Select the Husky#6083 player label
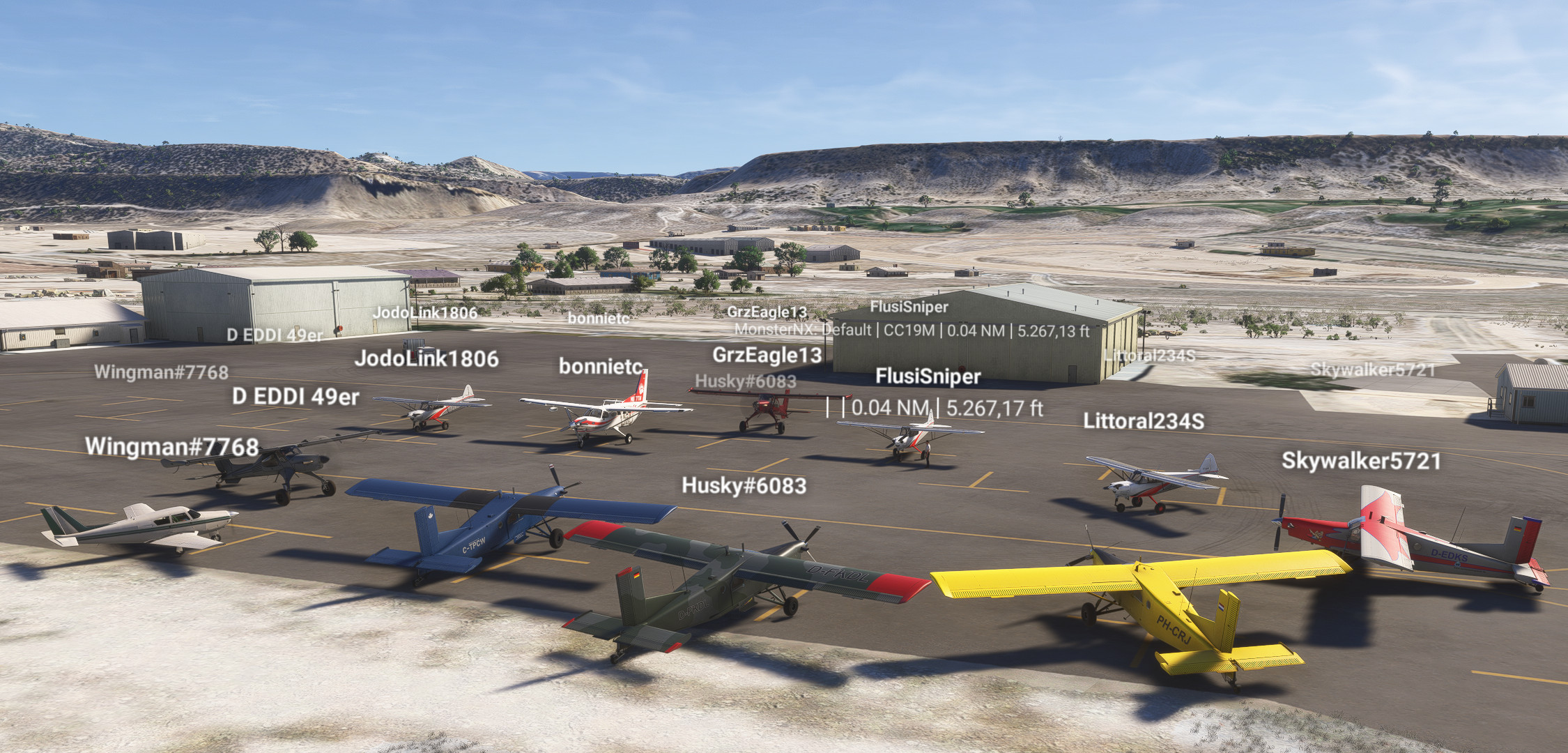1568x753 pixels. [744, 487]
